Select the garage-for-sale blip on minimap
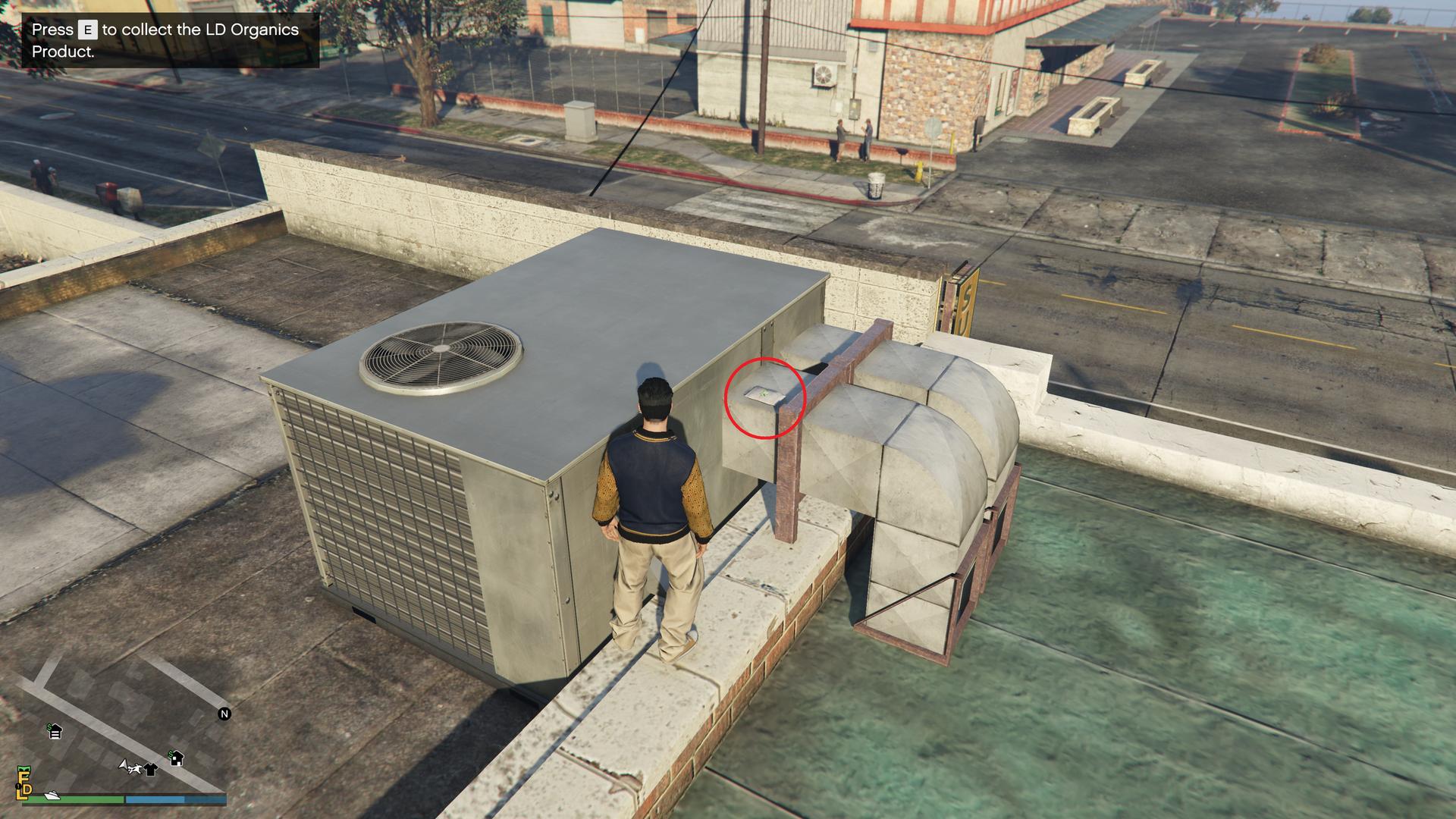This screenshot has width=1456, height=819. pyautogui.click(x=55, y=732)
